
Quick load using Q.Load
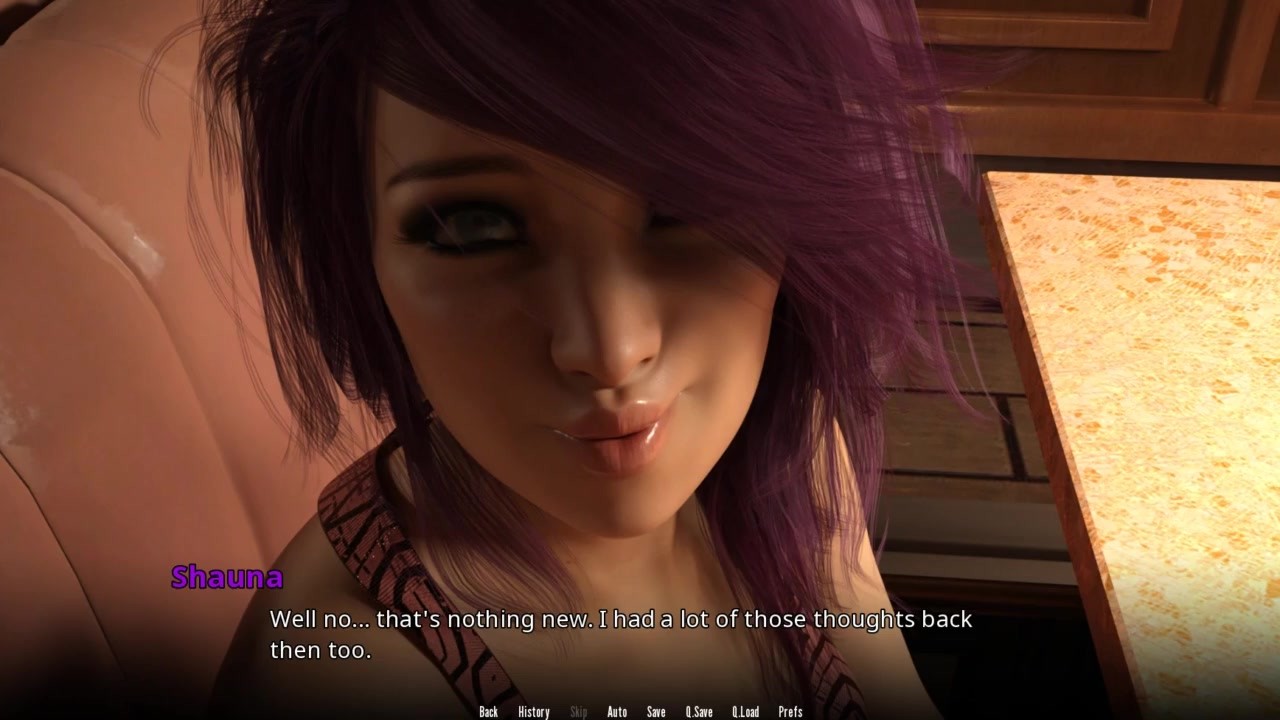pos(745,712)
